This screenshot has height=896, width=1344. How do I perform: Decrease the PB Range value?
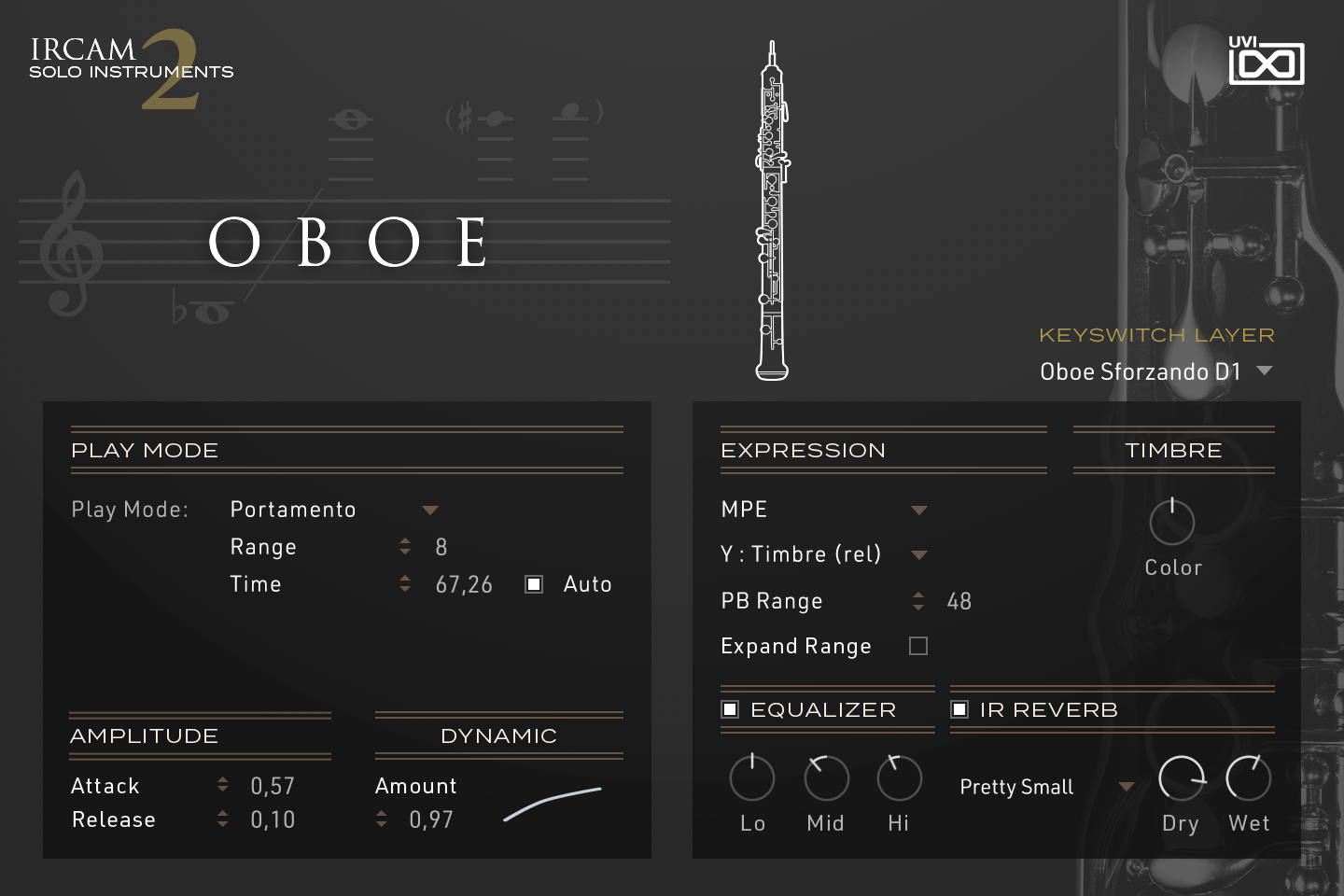[918, 607]
